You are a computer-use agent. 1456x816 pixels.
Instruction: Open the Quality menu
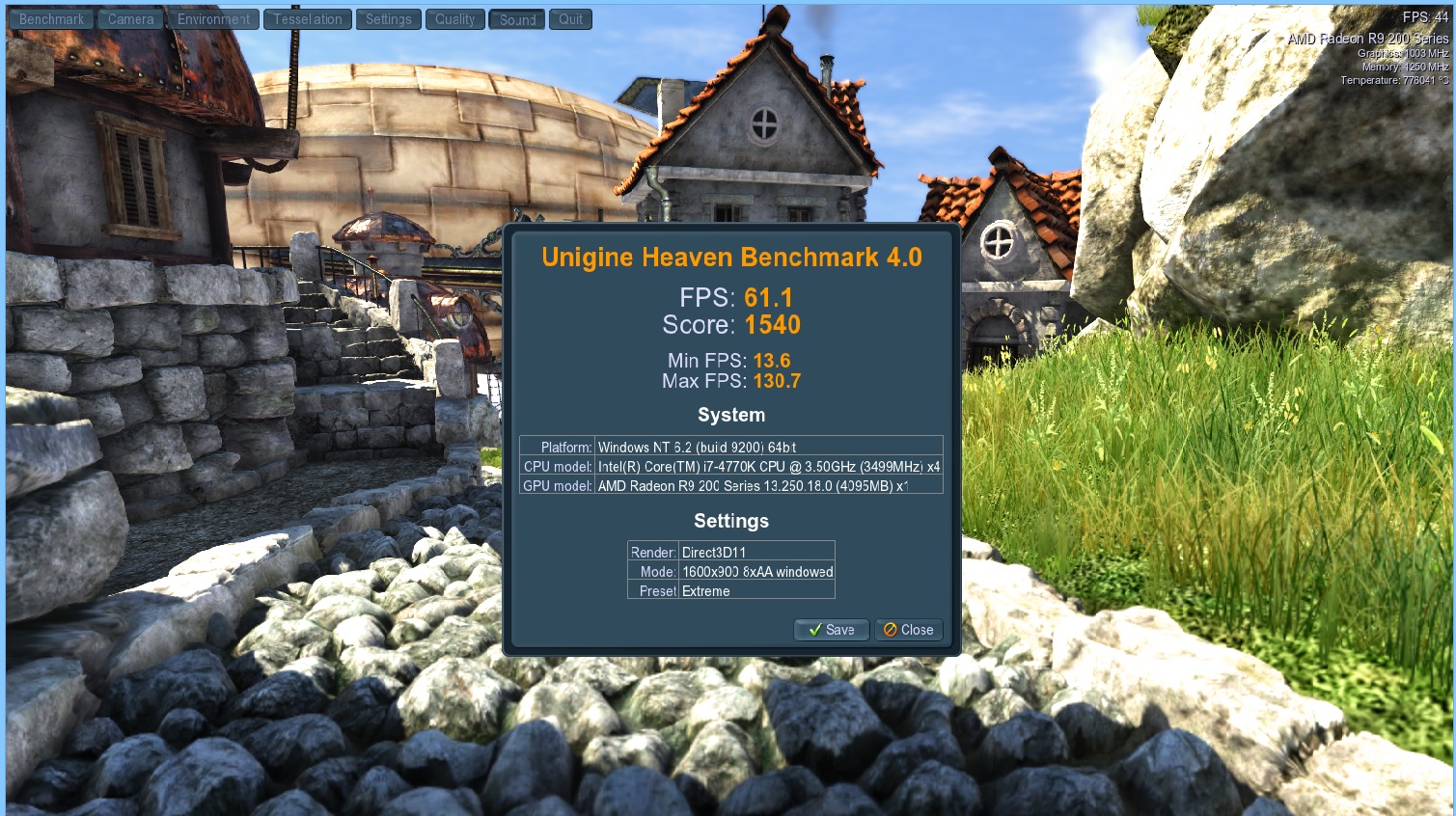[453, 18]
